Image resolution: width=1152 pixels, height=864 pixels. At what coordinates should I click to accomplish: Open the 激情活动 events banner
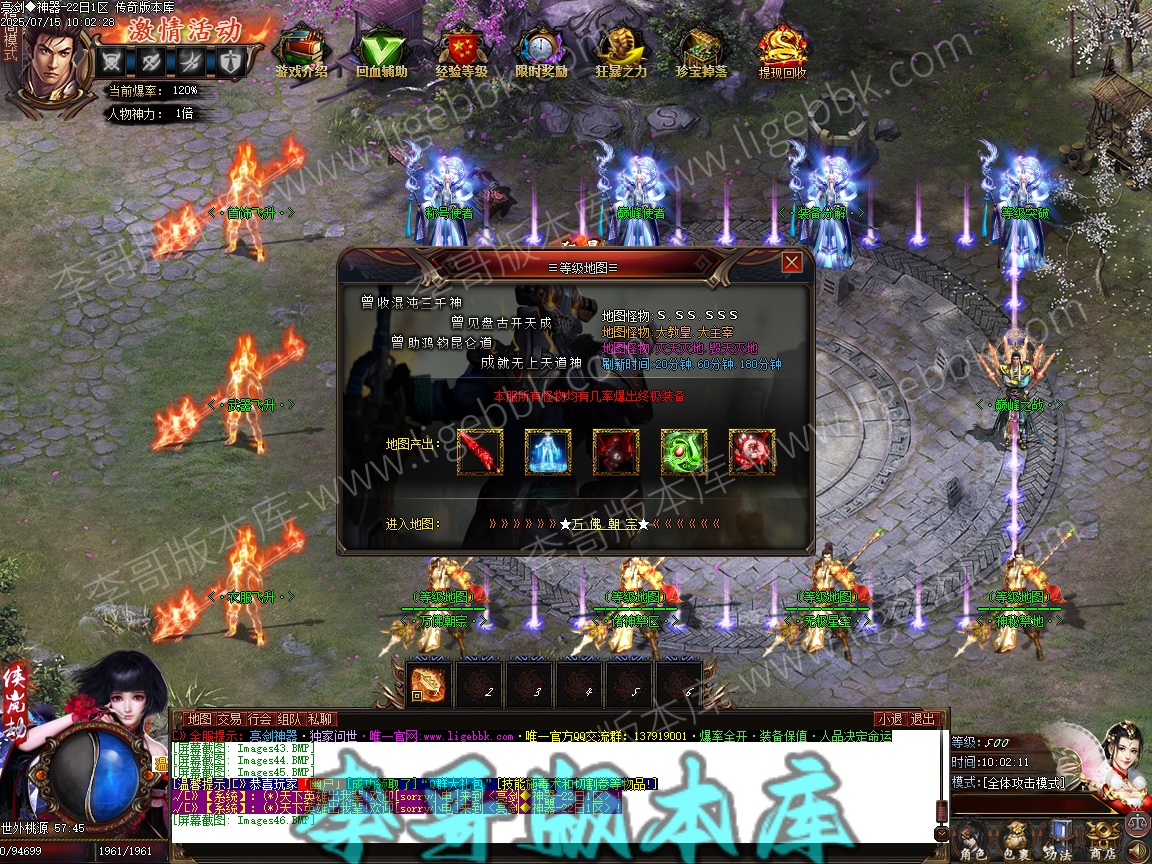[x=182, y=28]
